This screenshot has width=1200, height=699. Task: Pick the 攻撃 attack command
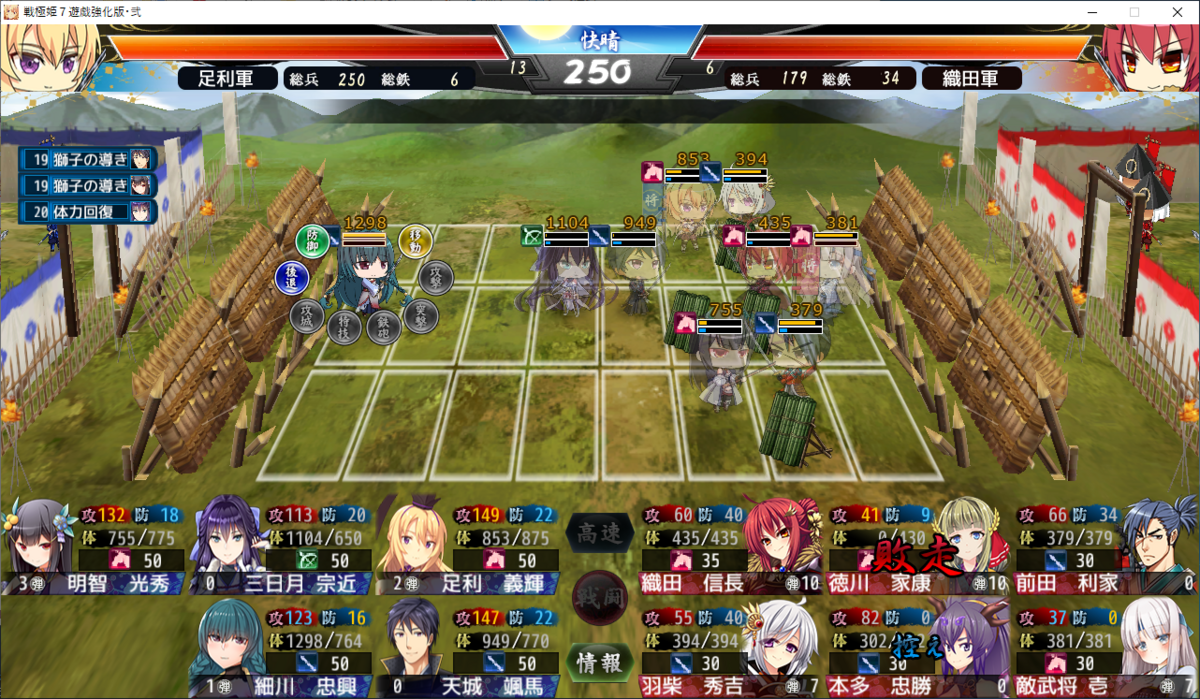click(x=435, y=277)
